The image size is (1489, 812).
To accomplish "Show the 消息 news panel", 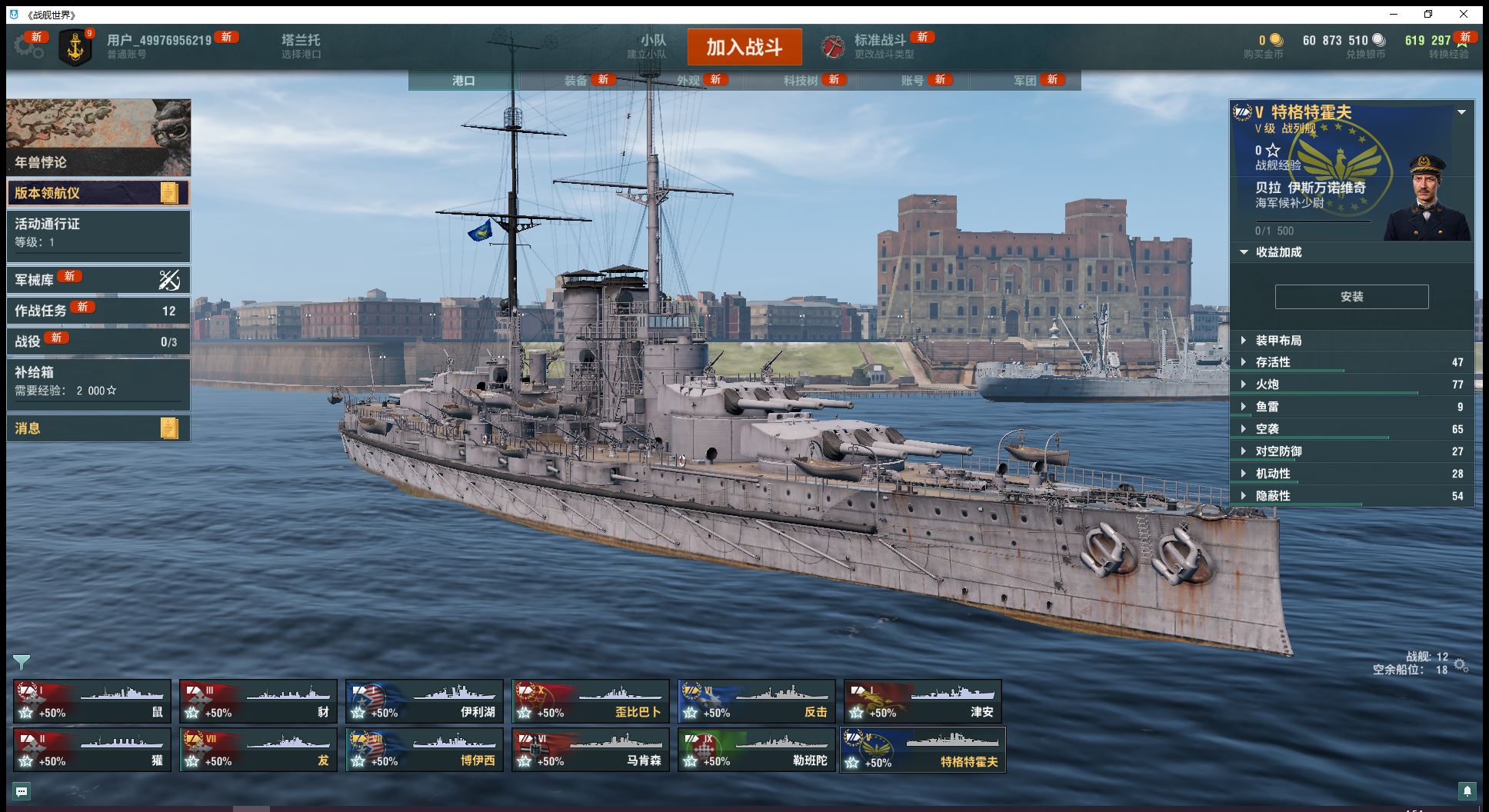I will [x=98, y=428].
